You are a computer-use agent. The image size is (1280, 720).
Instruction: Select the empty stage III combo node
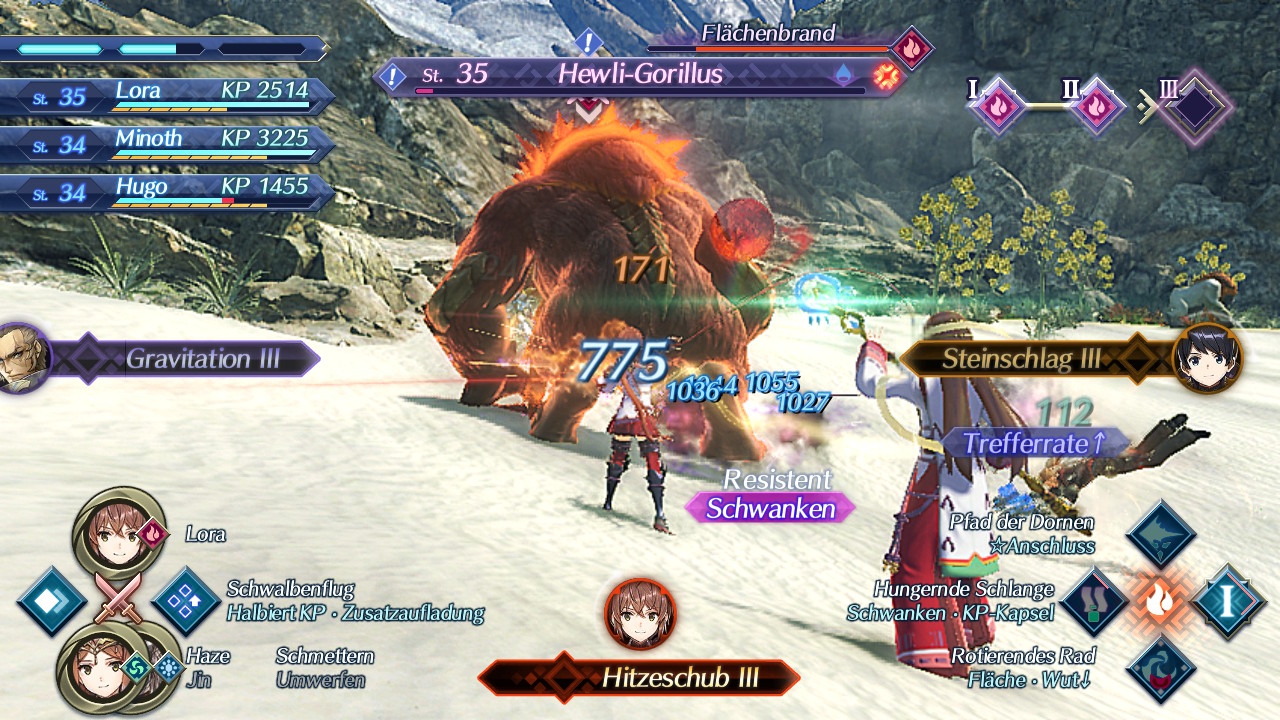tap(1193, 106)
